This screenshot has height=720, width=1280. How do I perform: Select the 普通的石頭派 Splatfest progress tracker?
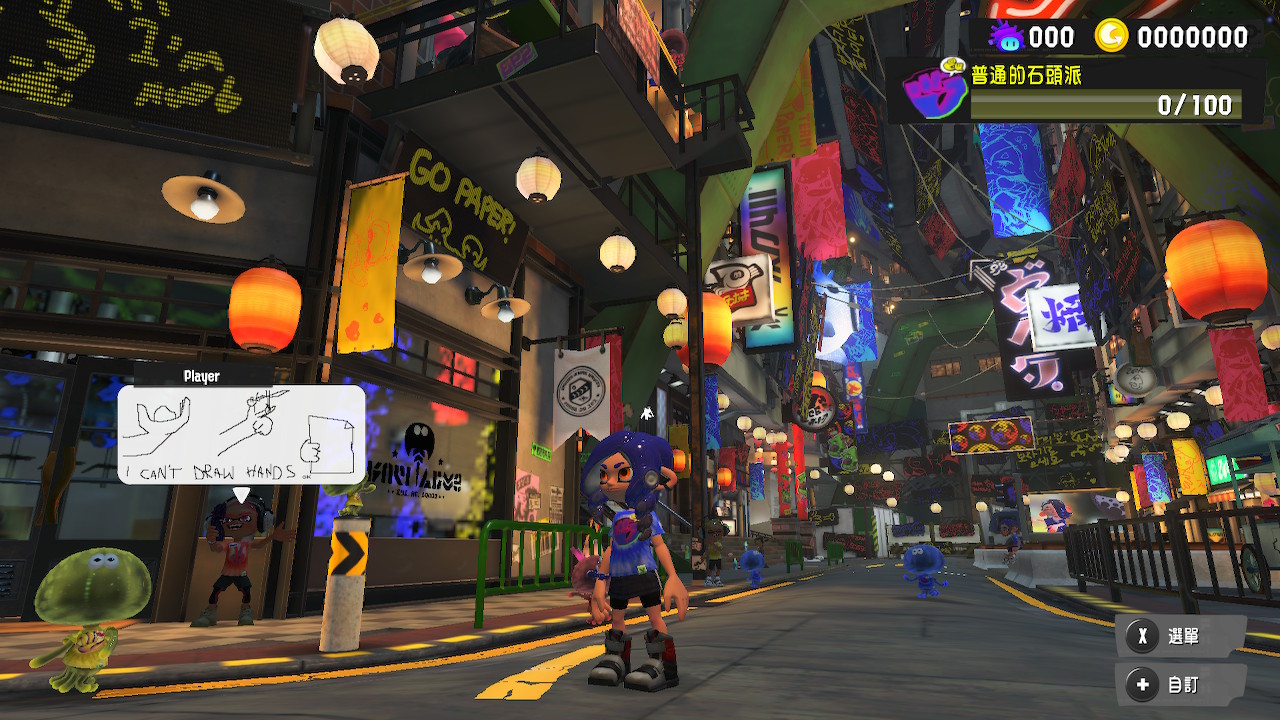[x=1105, y=91]
